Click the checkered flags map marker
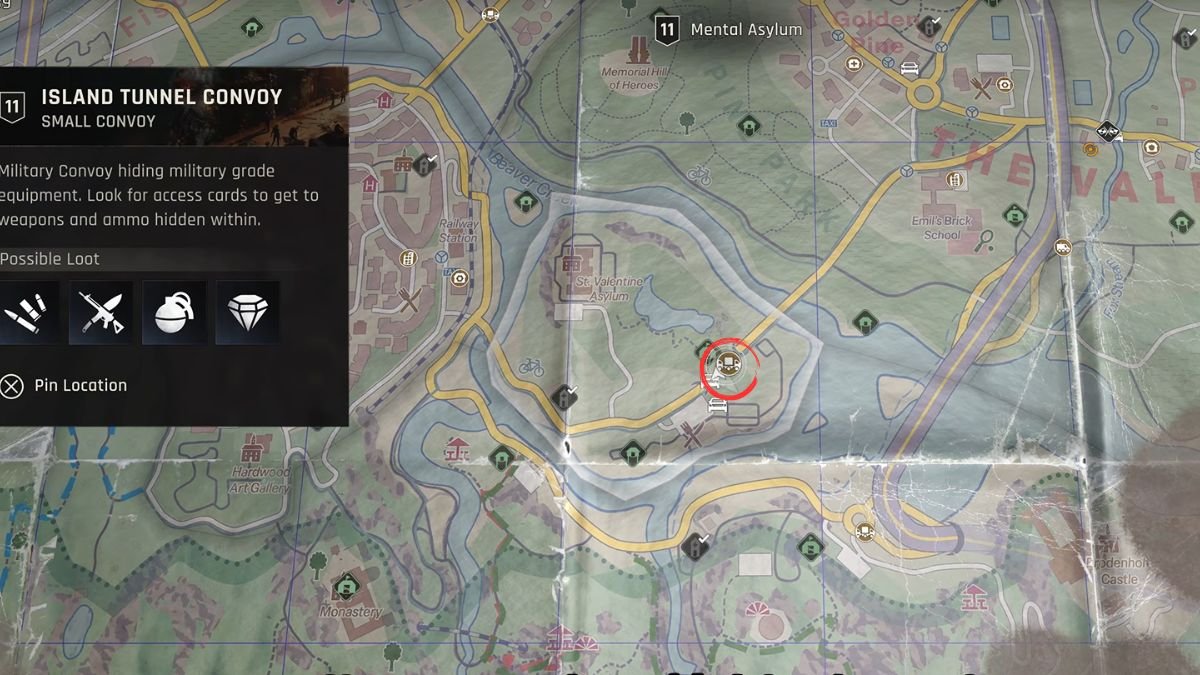This screenshot has width=1200, height=675. (x=1107, y=132)
